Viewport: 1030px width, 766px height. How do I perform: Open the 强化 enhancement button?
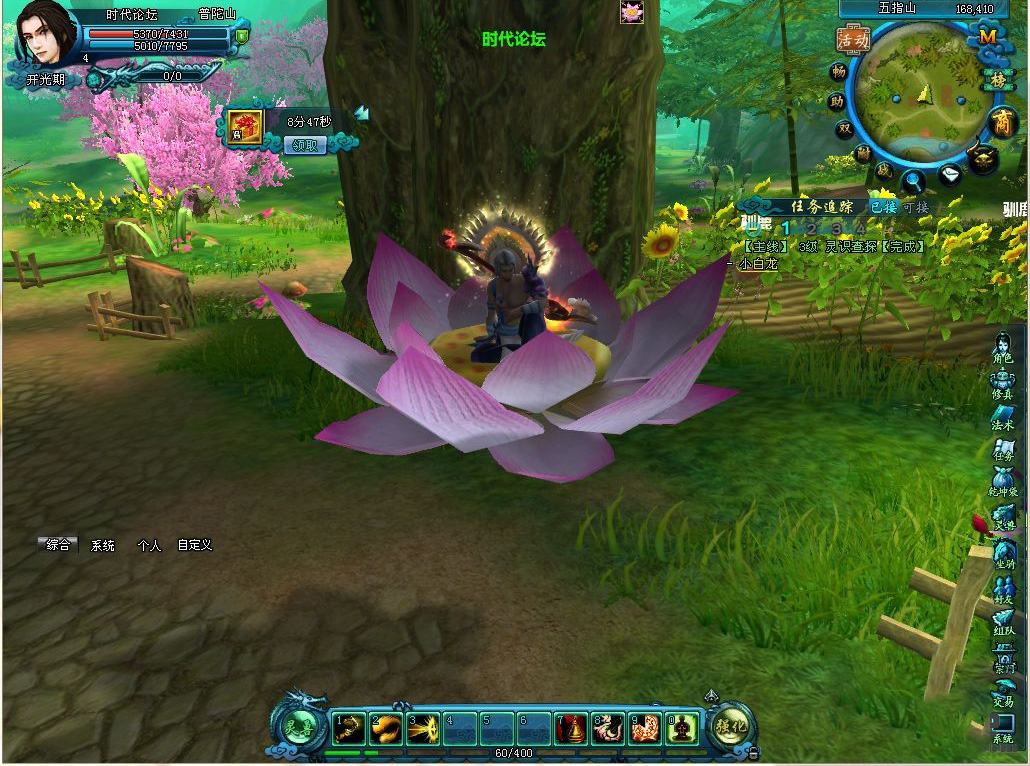click(731, 727)
